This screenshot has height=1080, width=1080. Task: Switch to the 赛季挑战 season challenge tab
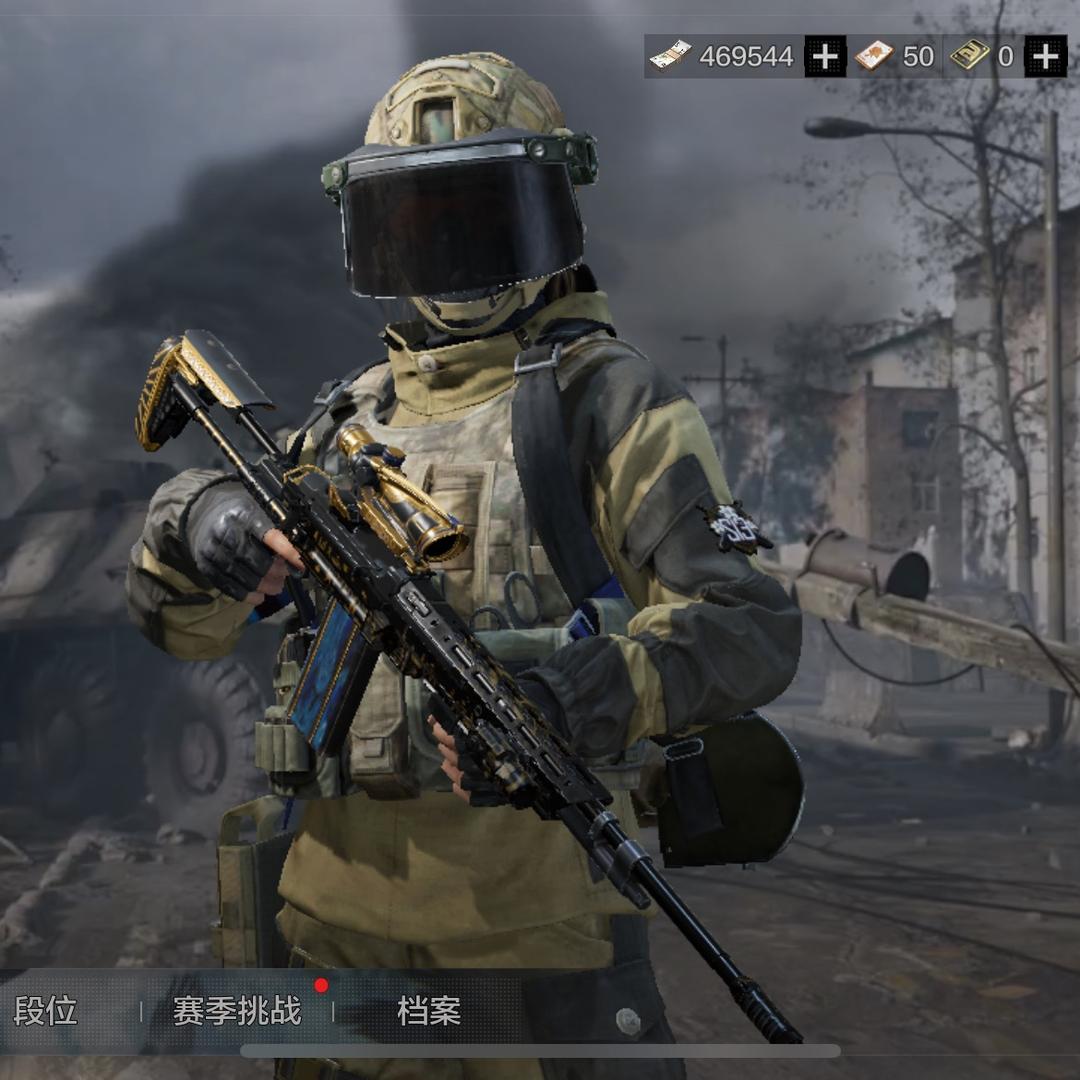click(x=237, y=1011)
